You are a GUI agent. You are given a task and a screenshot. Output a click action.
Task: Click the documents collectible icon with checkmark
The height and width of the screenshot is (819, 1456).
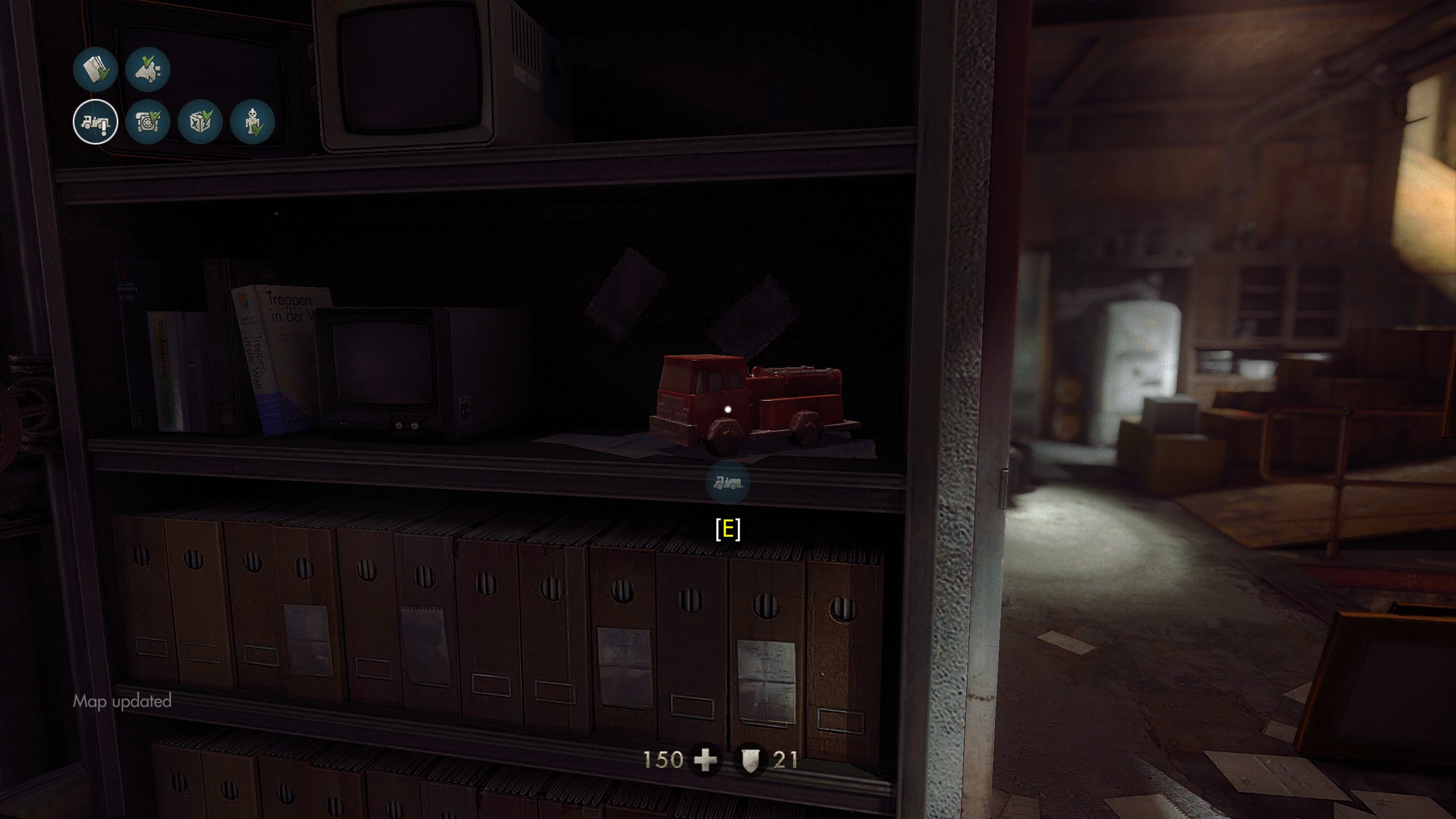[x=96, y=69]
